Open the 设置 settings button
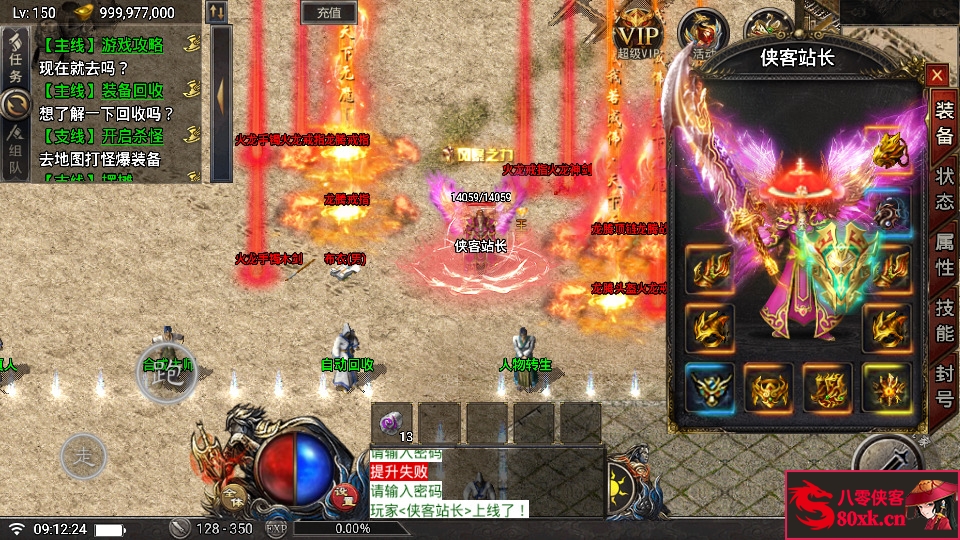Screen dimensions: 960x540 [343, 494]
